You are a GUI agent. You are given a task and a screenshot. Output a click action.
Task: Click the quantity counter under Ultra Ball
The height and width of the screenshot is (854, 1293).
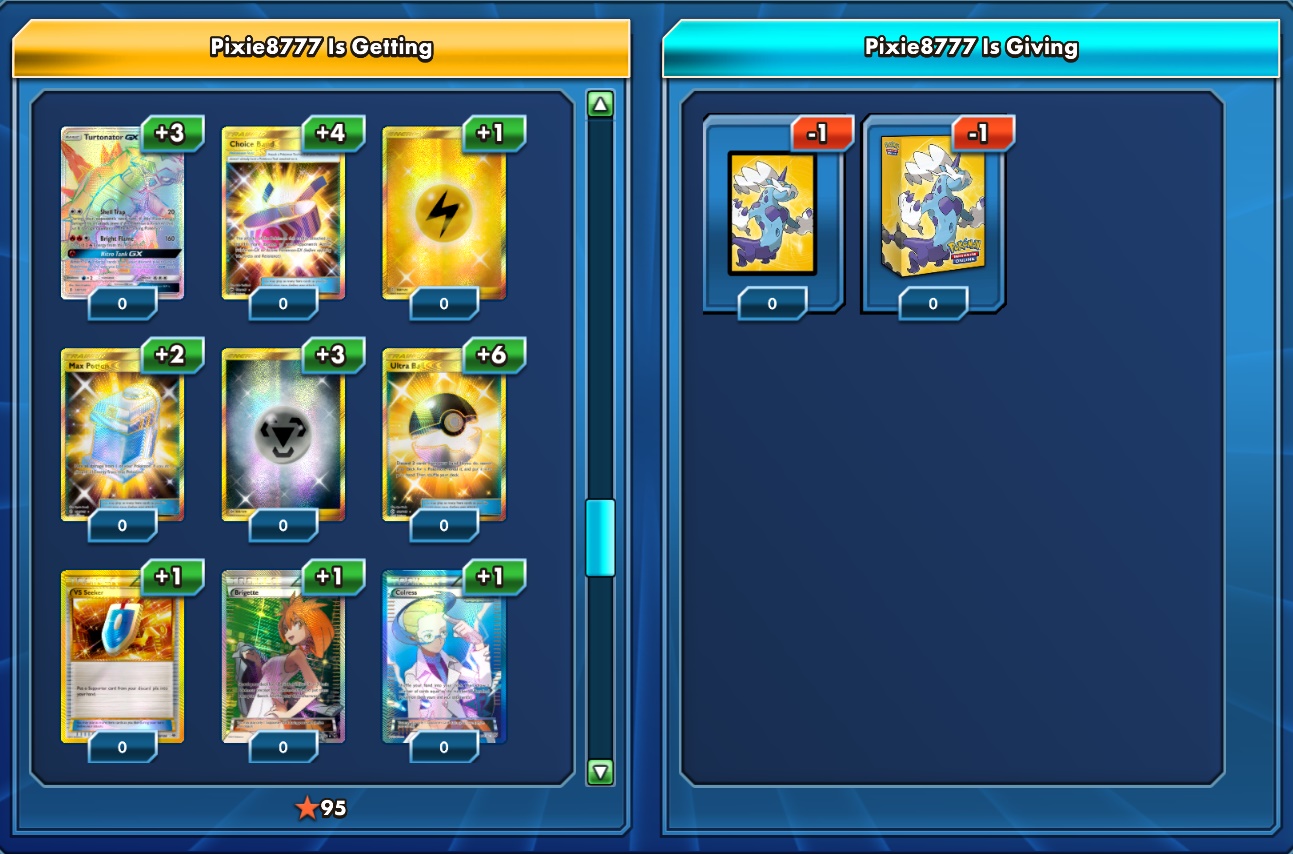(444, 524)
